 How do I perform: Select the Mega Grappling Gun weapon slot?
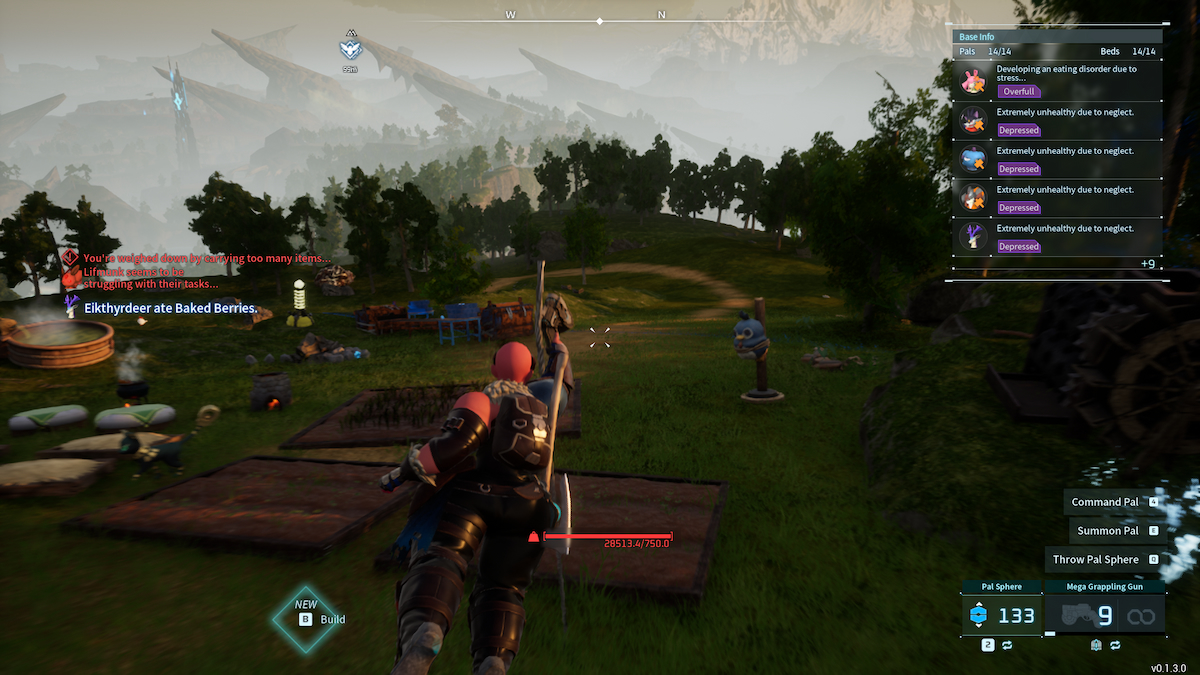(1104, 615)
